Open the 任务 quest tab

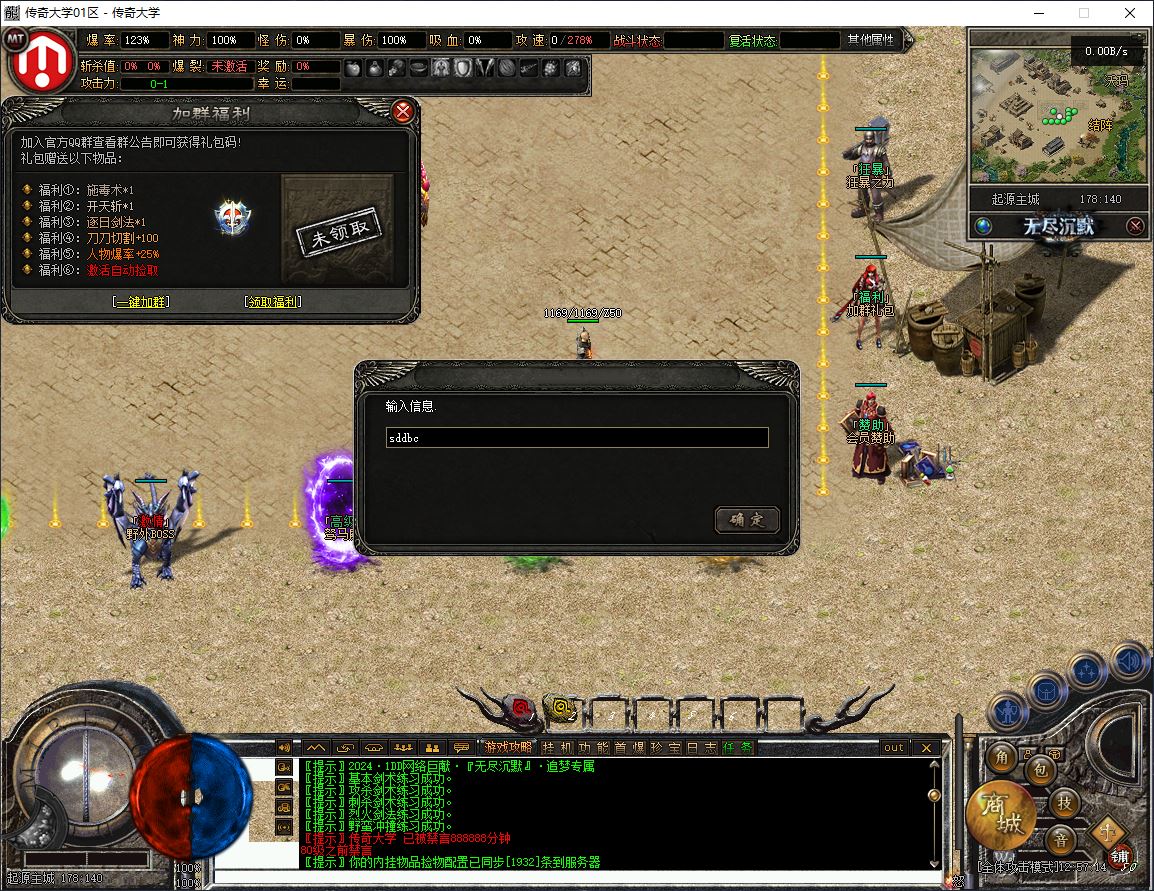click(x=738, y=747)
